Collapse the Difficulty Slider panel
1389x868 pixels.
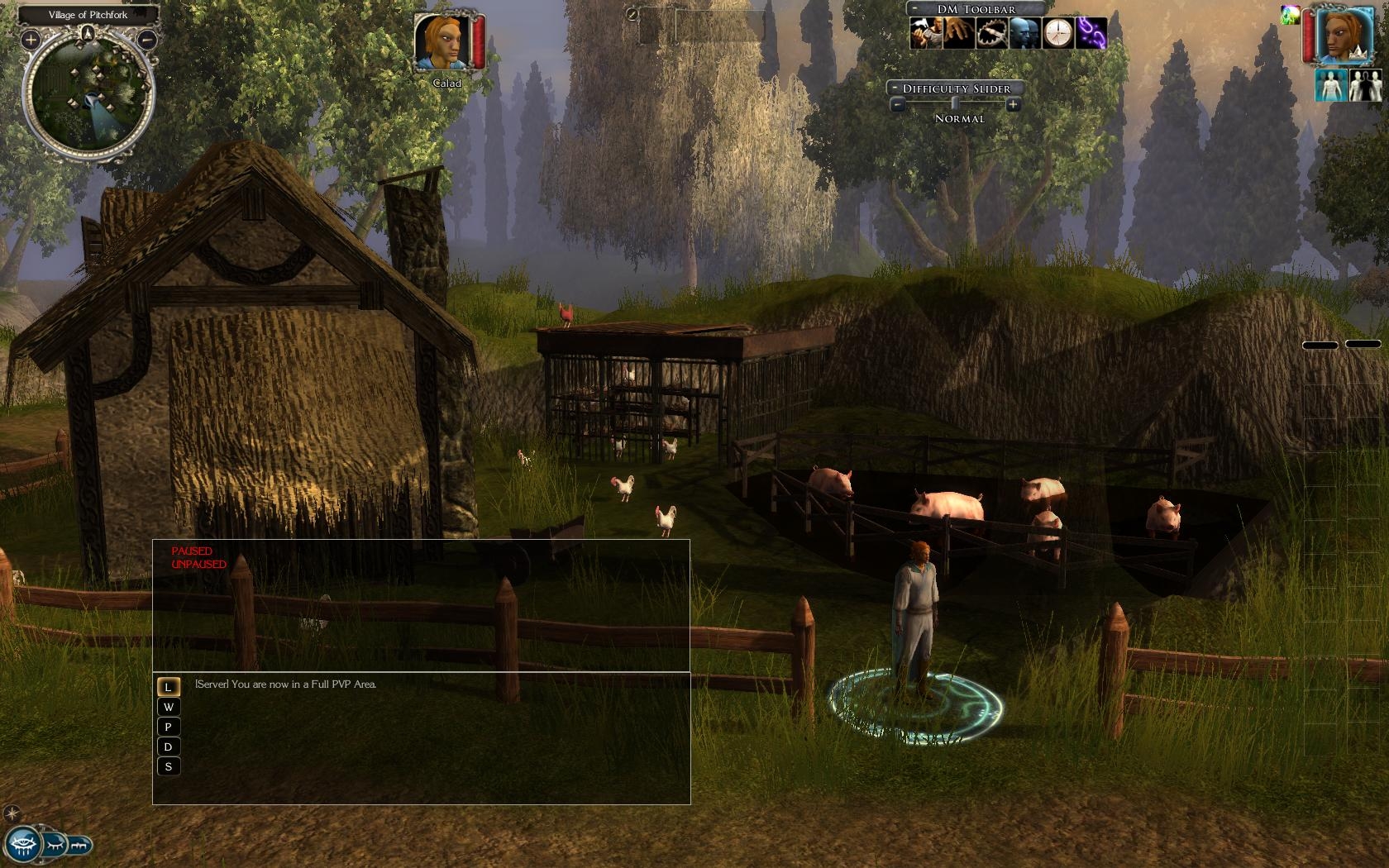pos(895,88)
